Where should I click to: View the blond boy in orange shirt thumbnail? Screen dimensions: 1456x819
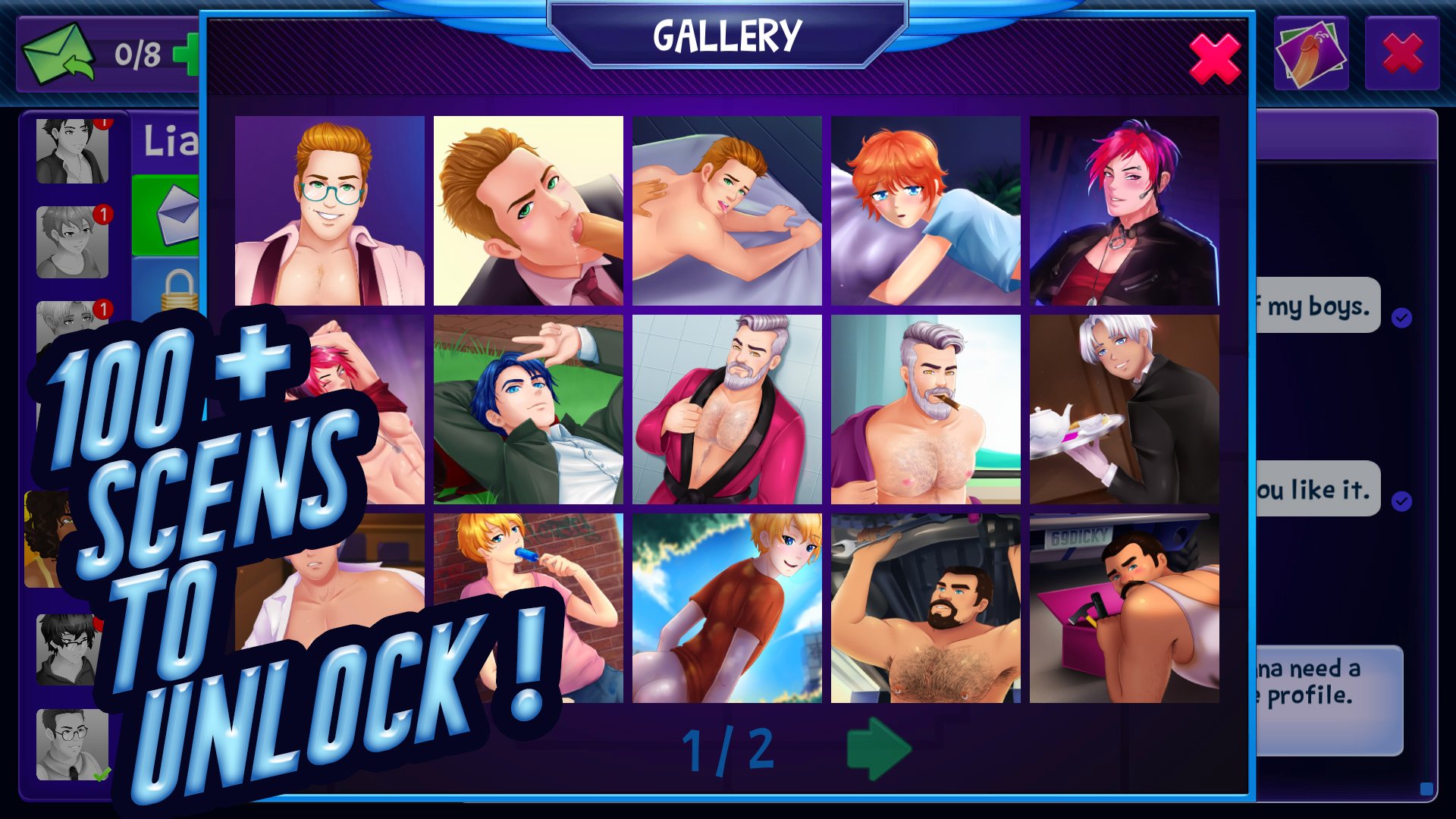[726, 608]
